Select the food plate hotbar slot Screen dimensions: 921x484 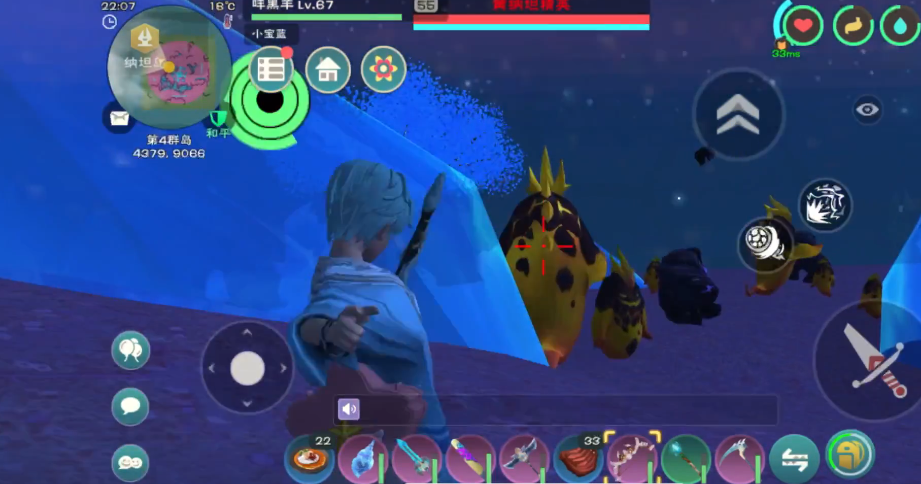pos(309,459)
